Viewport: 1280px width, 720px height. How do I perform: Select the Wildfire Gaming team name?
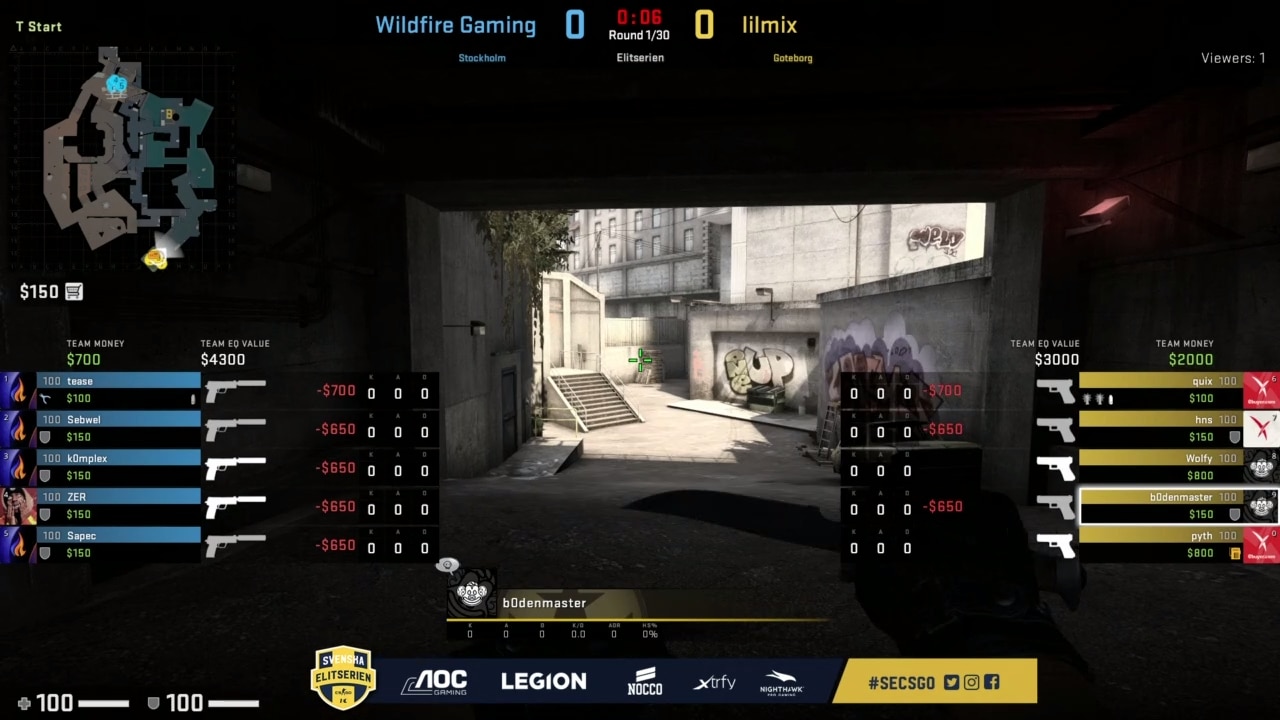pyautogui.click(x=455, y=25)
